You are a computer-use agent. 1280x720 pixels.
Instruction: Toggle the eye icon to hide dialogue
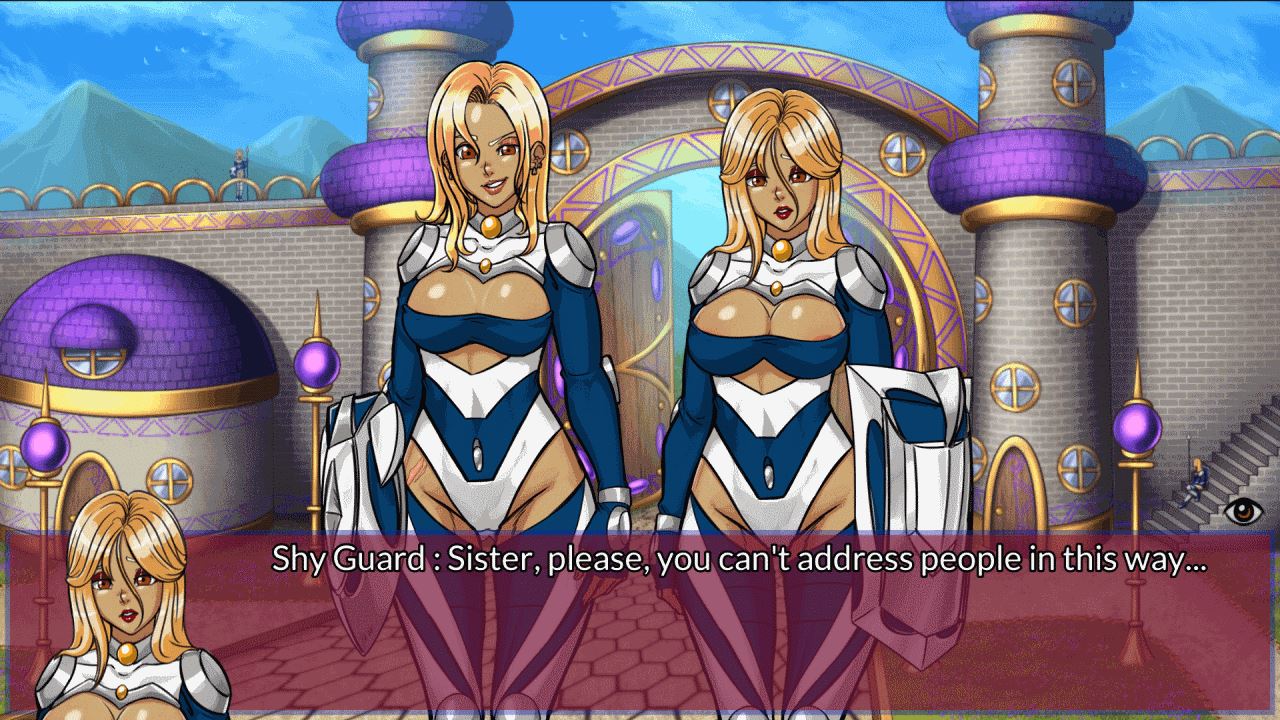point(1243,511)
